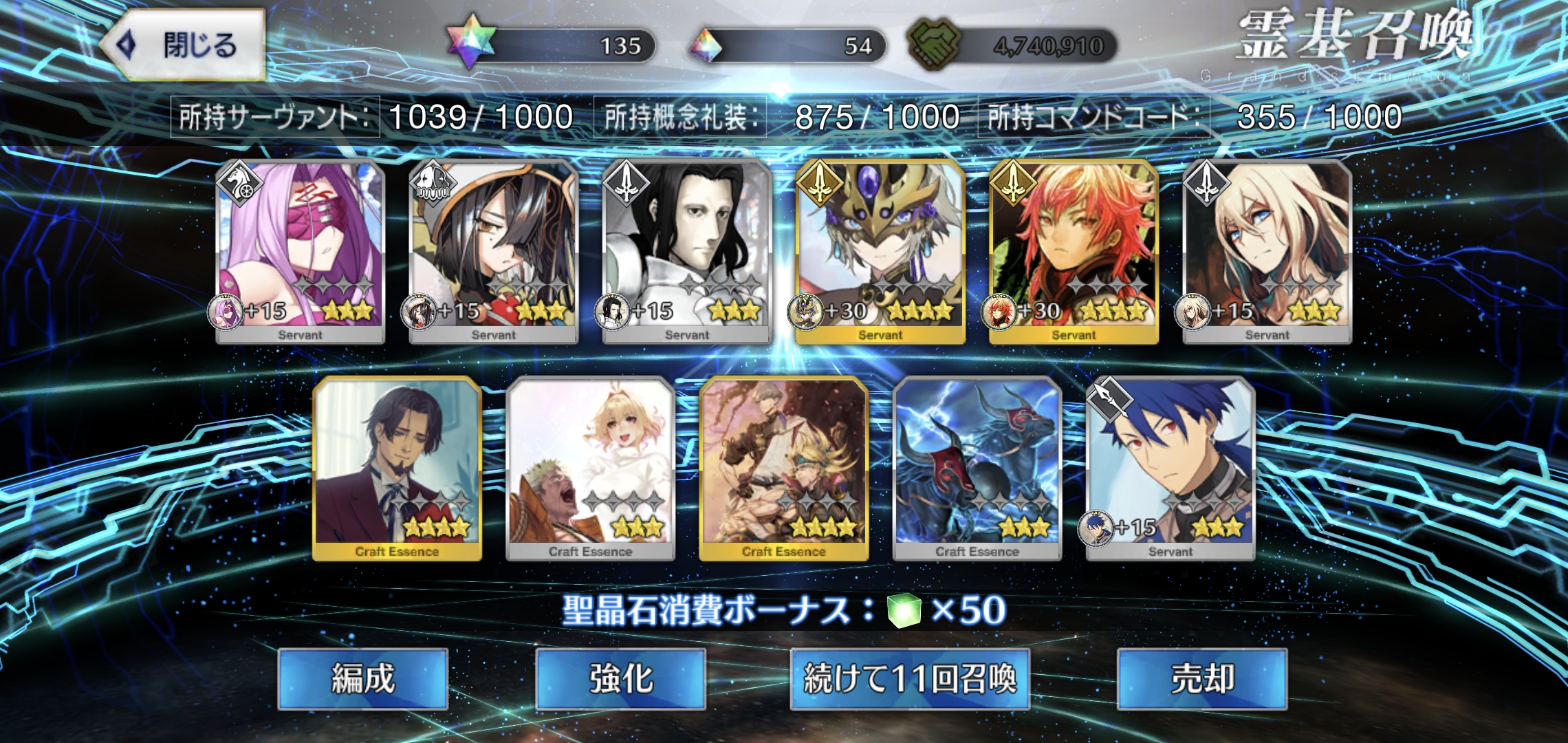Open the gold-framed duo Craft Essence card
Viewport: 1568px width, 743px height.
pos(783,469)
